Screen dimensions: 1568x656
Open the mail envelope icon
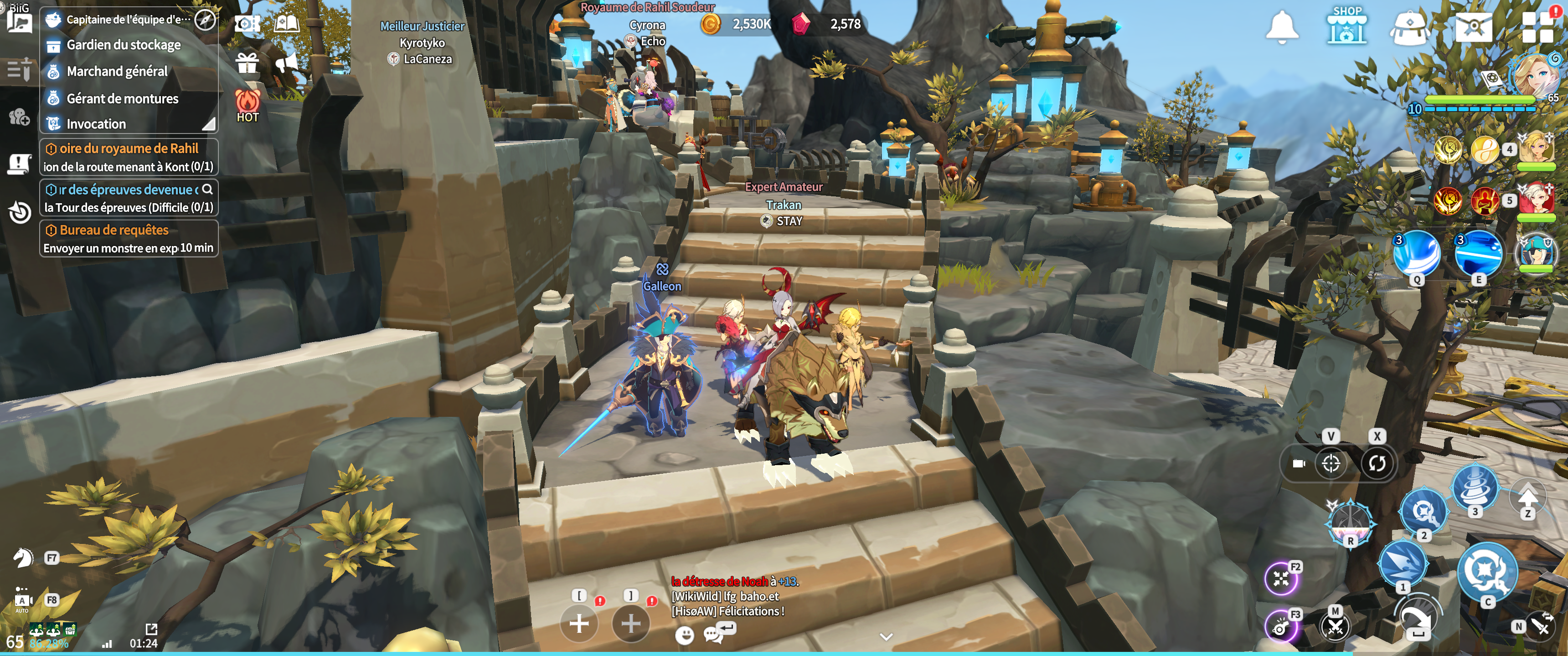[x=1473, y=27]
